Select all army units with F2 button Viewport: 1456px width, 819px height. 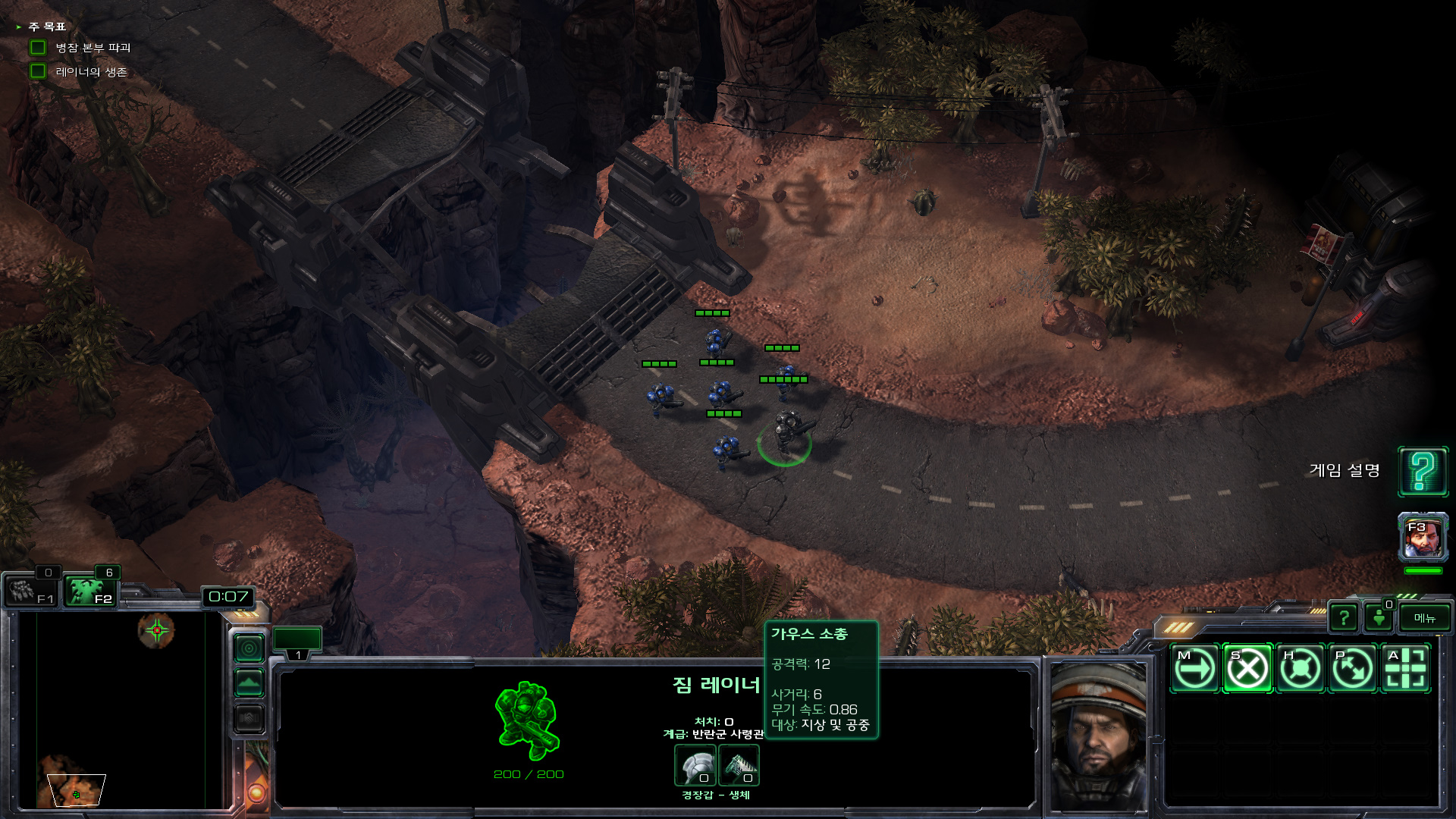click(90, 591)
